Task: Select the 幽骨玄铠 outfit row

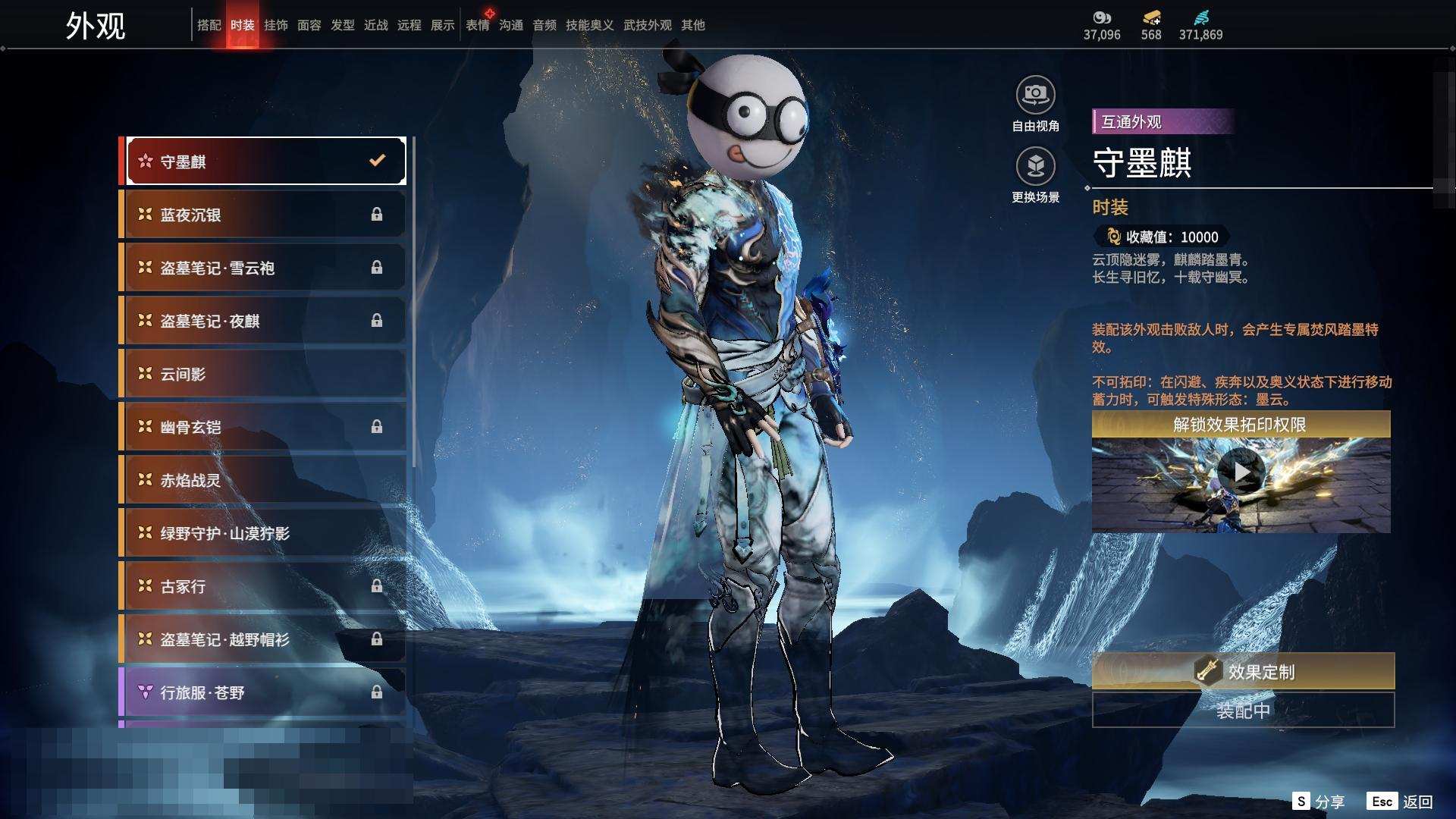Action: [x=263, y=427]
